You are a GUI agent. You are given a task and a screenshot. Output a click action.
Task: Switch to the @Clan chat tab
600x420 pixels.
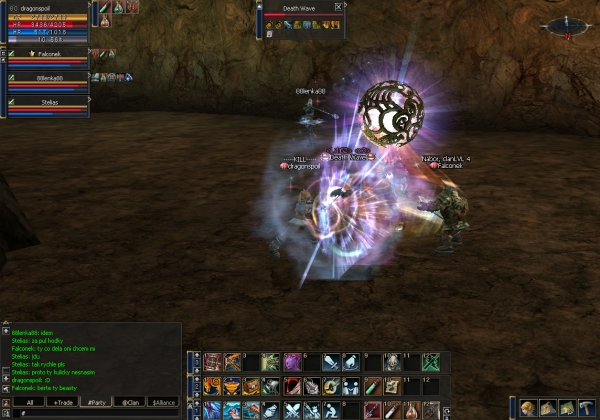click(x=130, y=402)
